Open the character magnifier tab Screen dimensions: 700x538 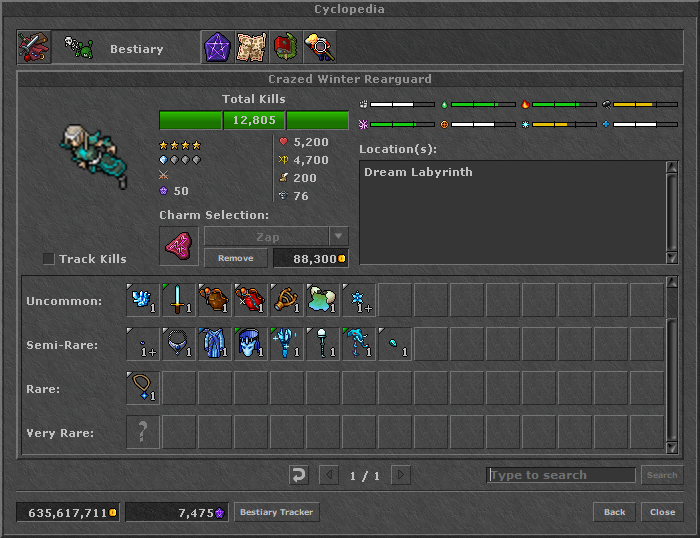[x=319, y=48]
